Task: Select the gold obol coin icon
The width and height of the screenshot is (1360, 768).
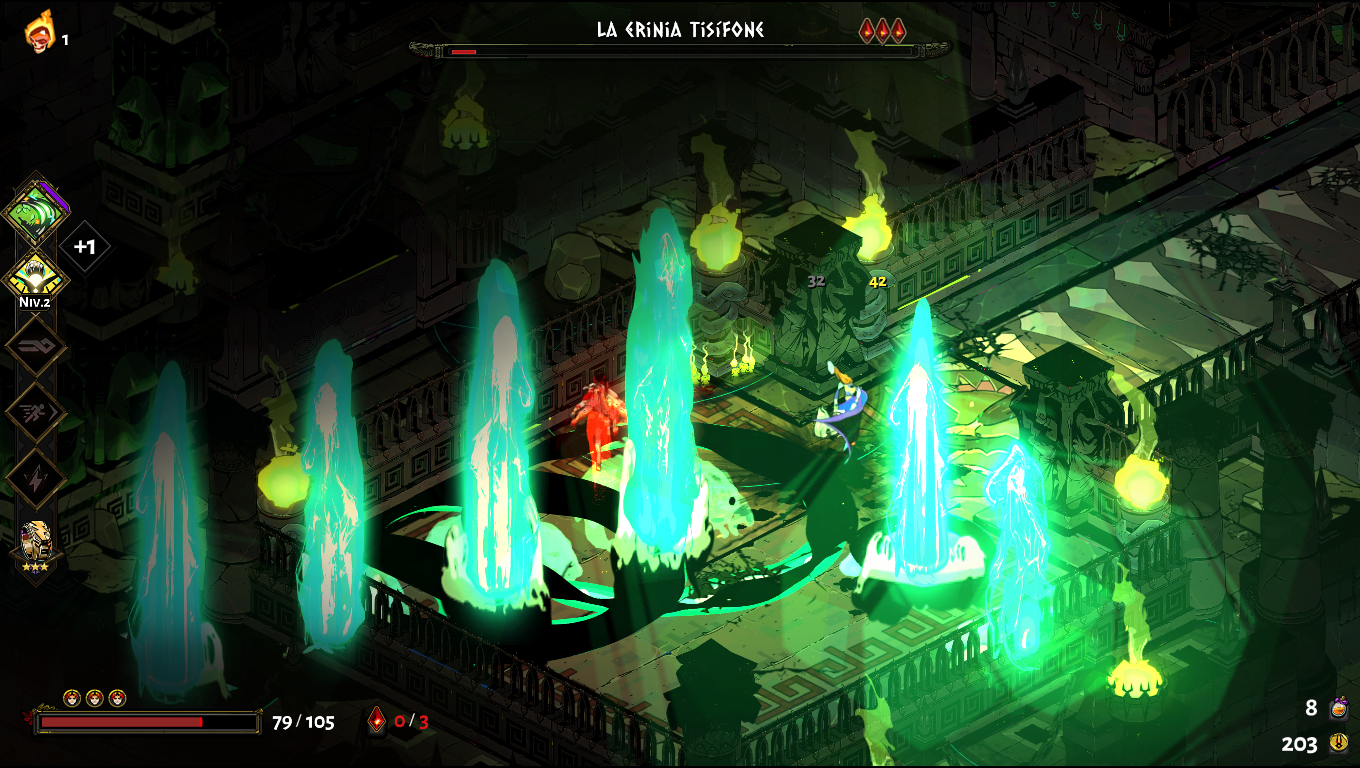Action: [1339, 743]
